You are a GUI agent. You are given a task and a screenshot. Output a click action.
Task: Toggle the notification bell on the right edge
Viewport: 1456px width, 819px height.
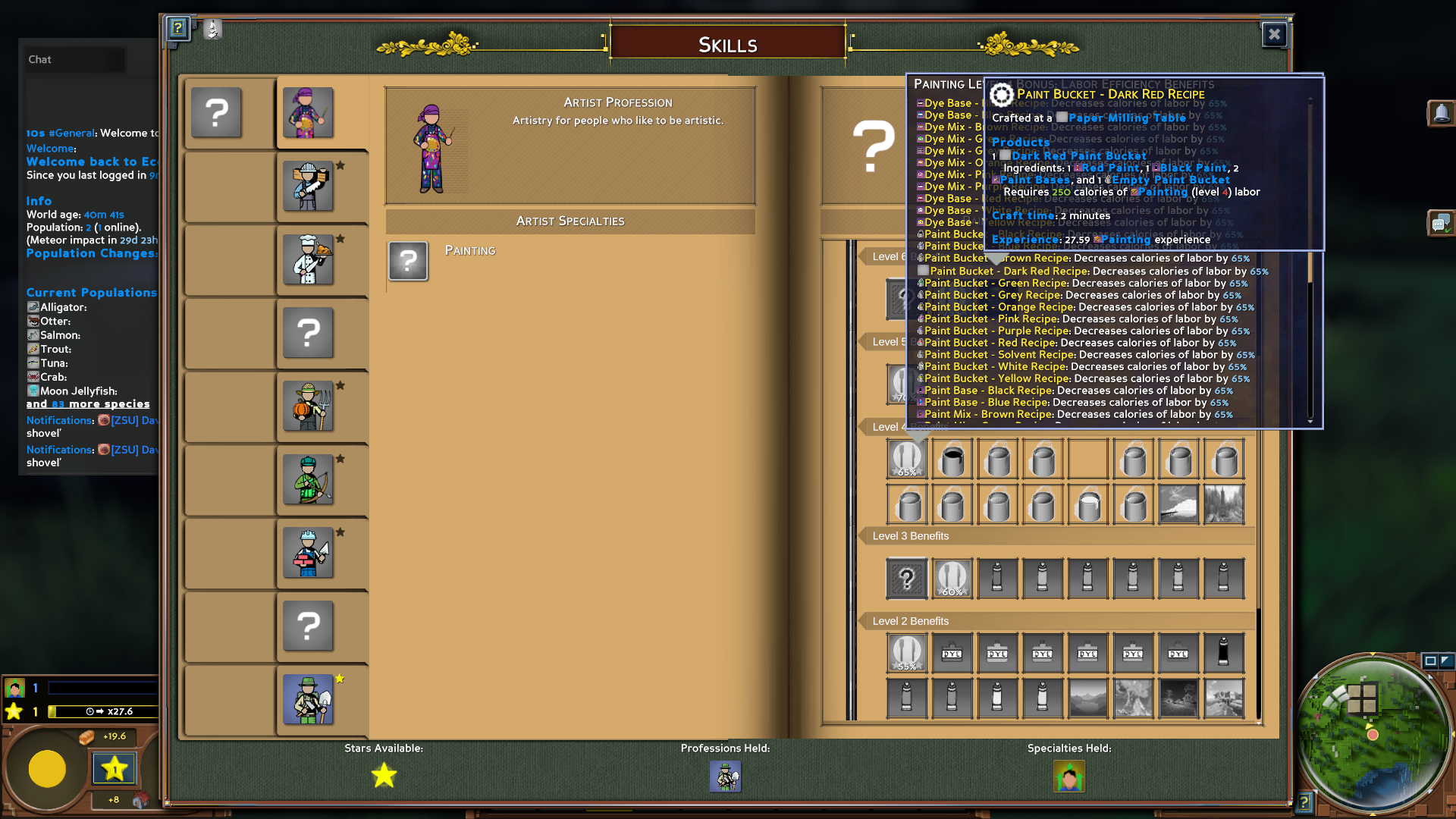pyautogui.click(x=1442, y=113)
